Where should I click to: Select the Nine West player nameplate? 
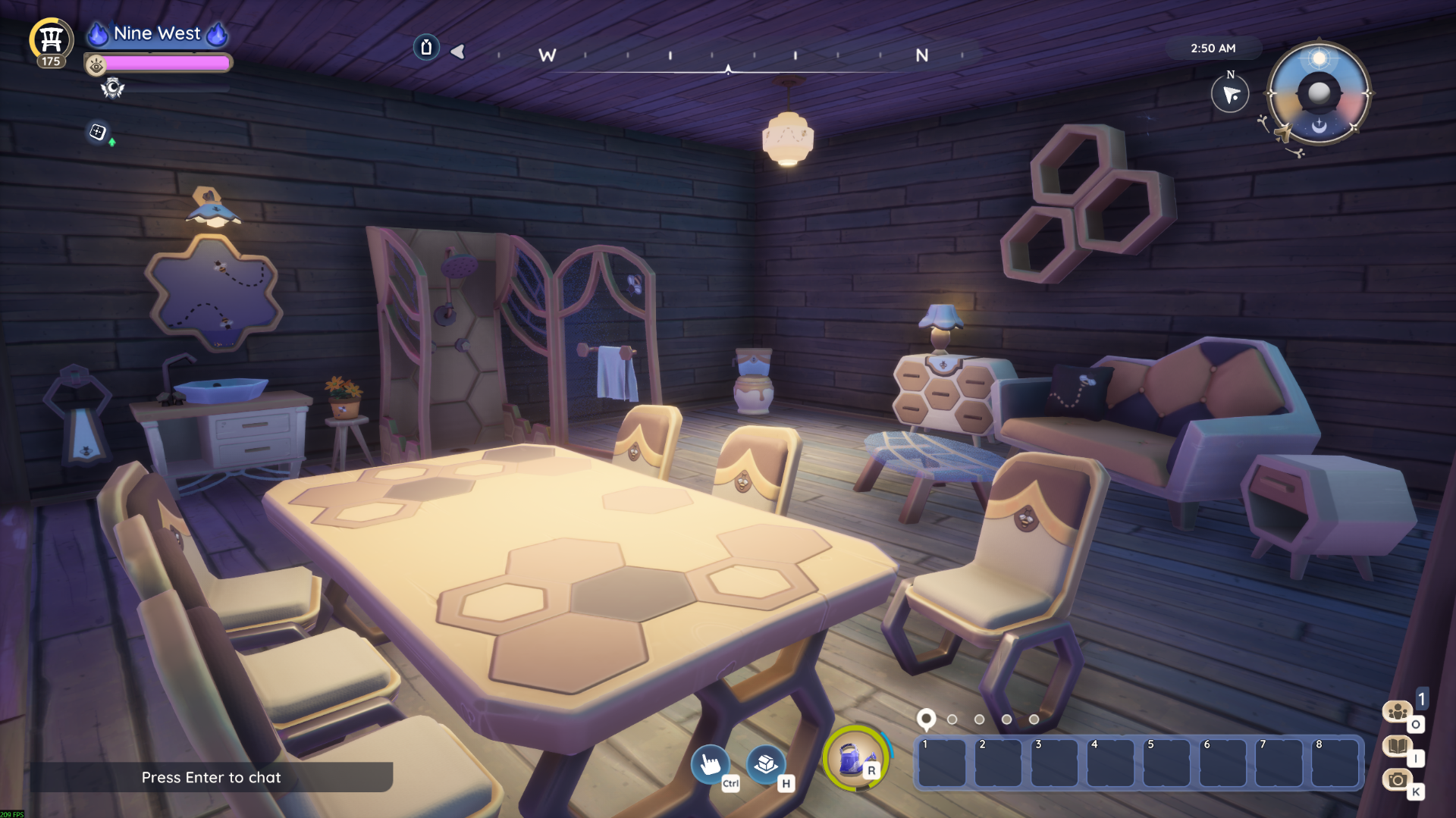coord(157,33)
